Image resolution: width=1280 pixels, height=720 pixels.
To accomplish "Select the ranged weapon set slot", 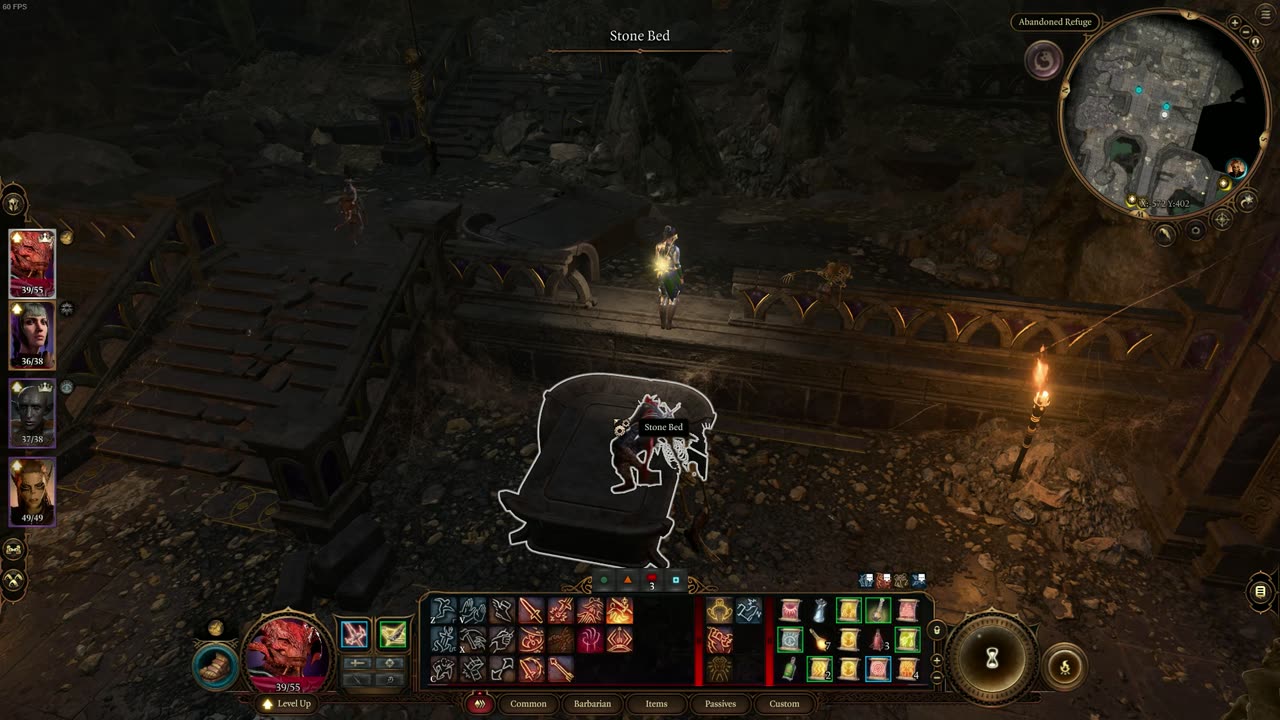I will click(x=392, y=634).
